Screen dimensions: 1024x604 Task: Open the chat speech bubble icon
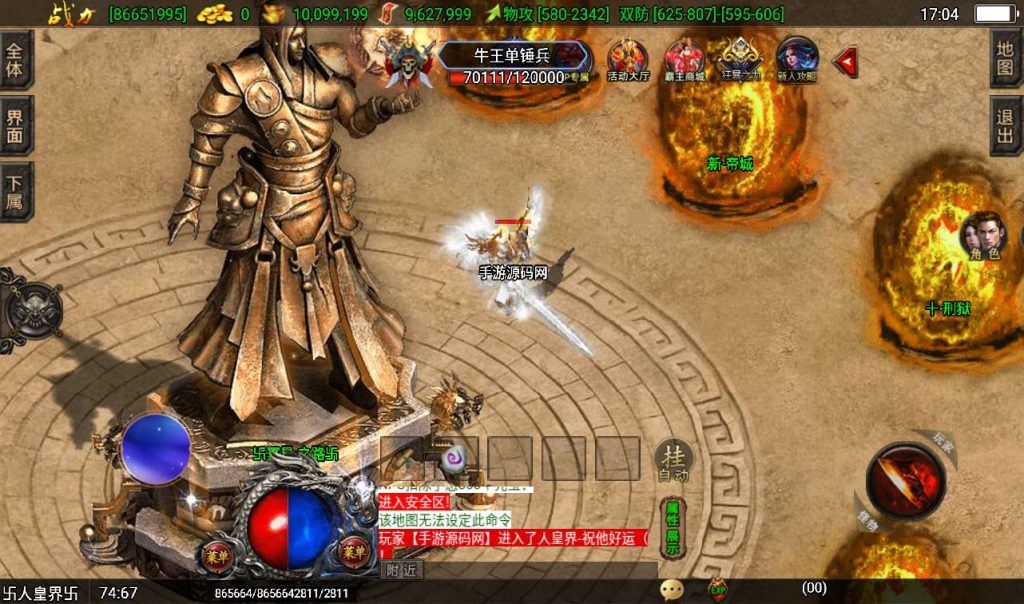coord(672,590)
